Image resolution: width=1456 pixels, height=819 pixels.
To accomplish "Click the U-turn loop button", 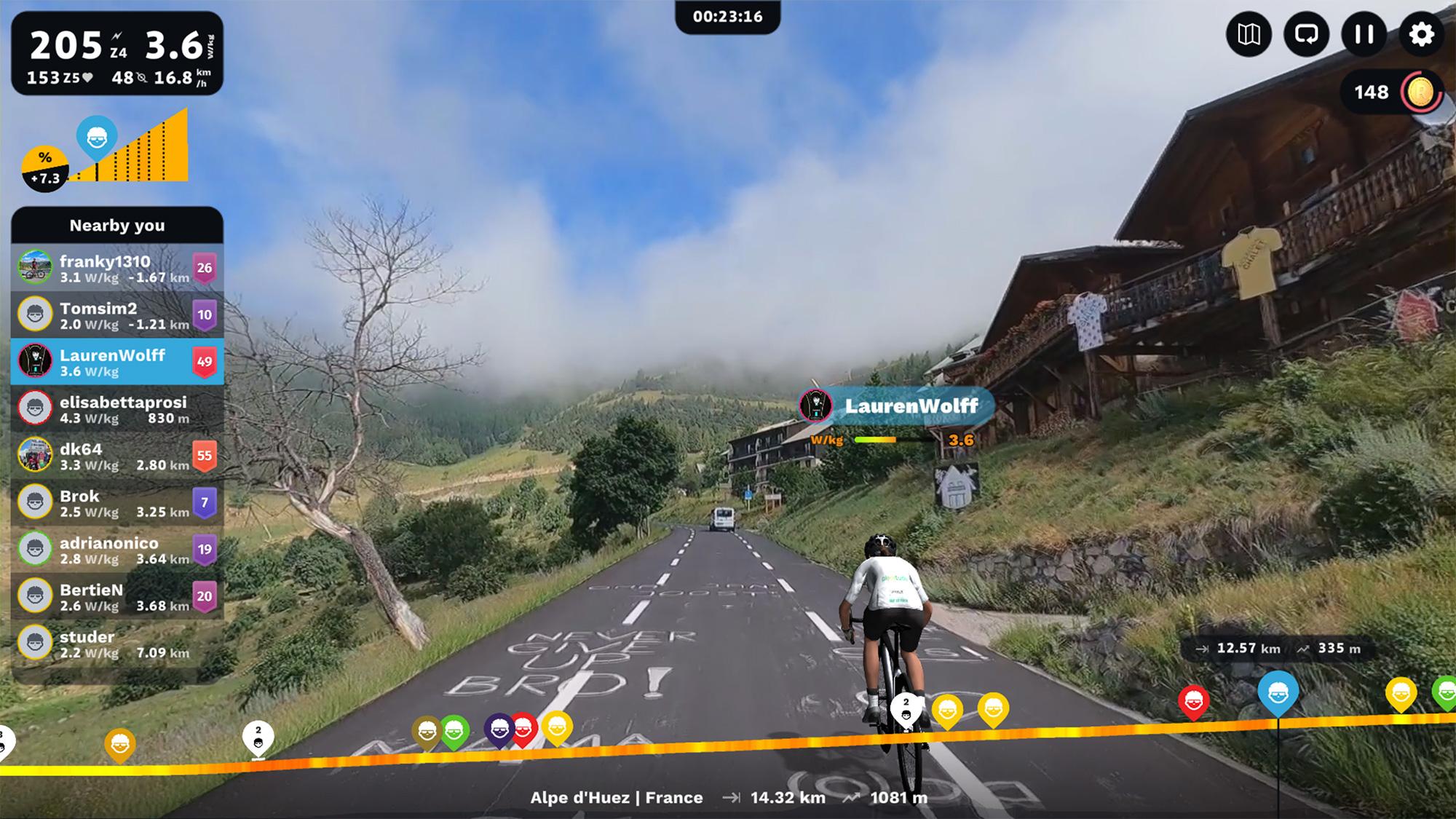I will [x=1306, y=34].
